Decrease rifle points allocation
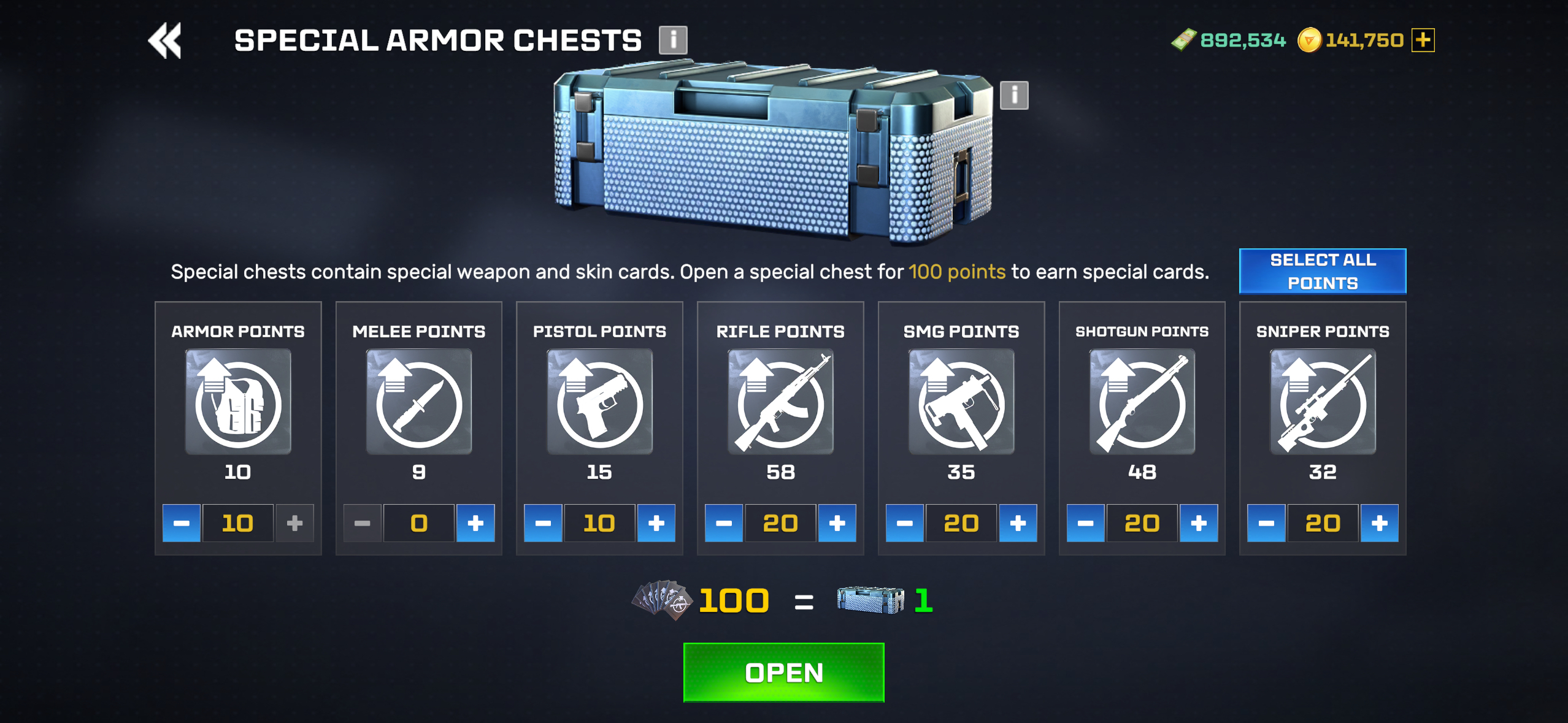 coord(724,523)
